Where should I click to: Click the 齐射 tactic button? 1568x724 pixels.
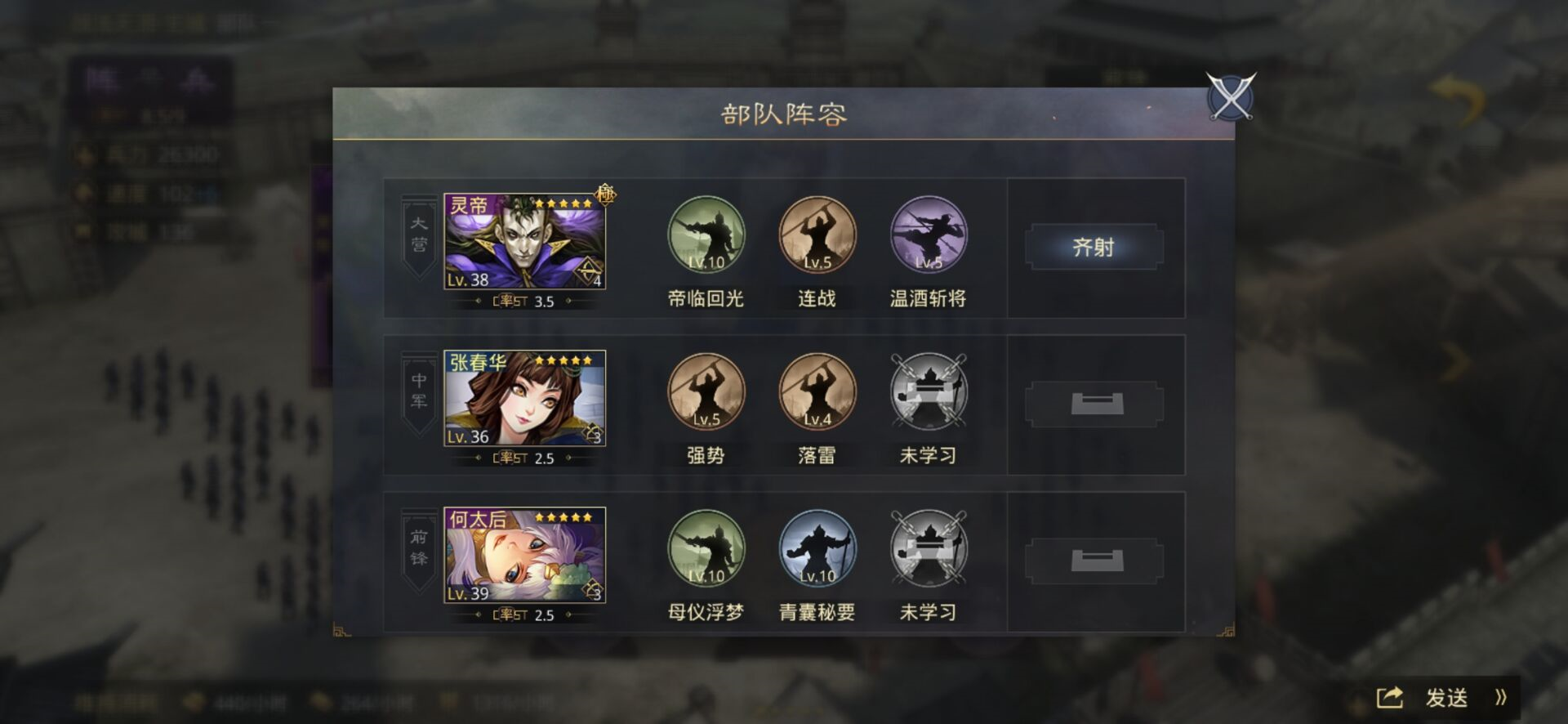click(x=1094, y=247)
